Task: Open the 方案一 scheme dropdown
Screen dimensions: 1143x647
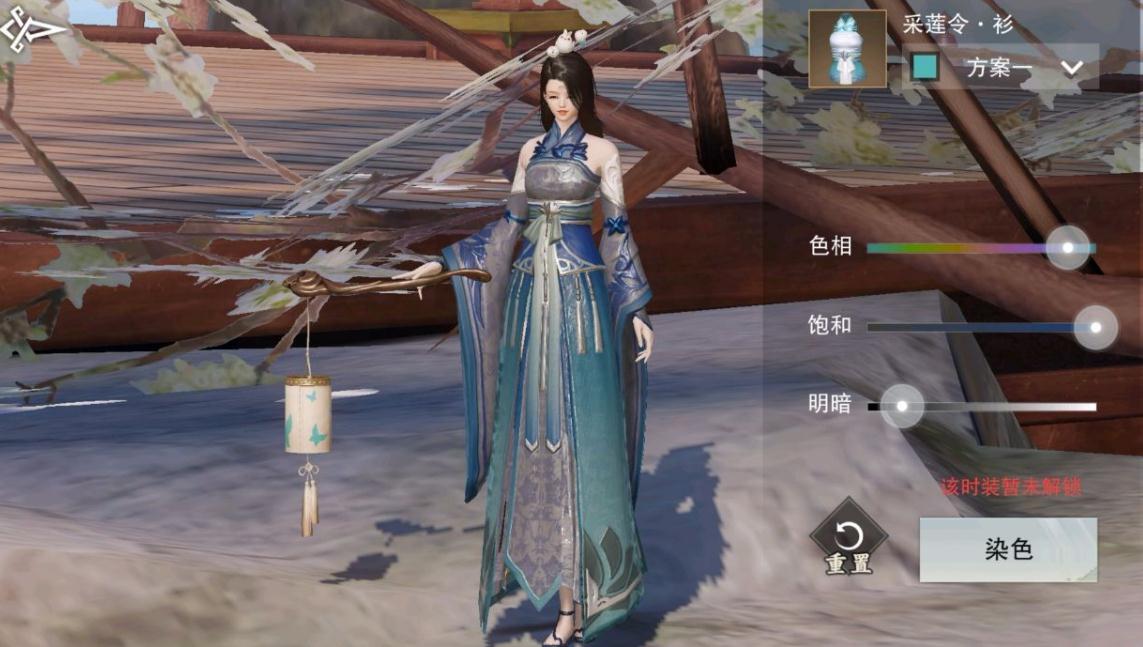Action: click(1072, 68)
